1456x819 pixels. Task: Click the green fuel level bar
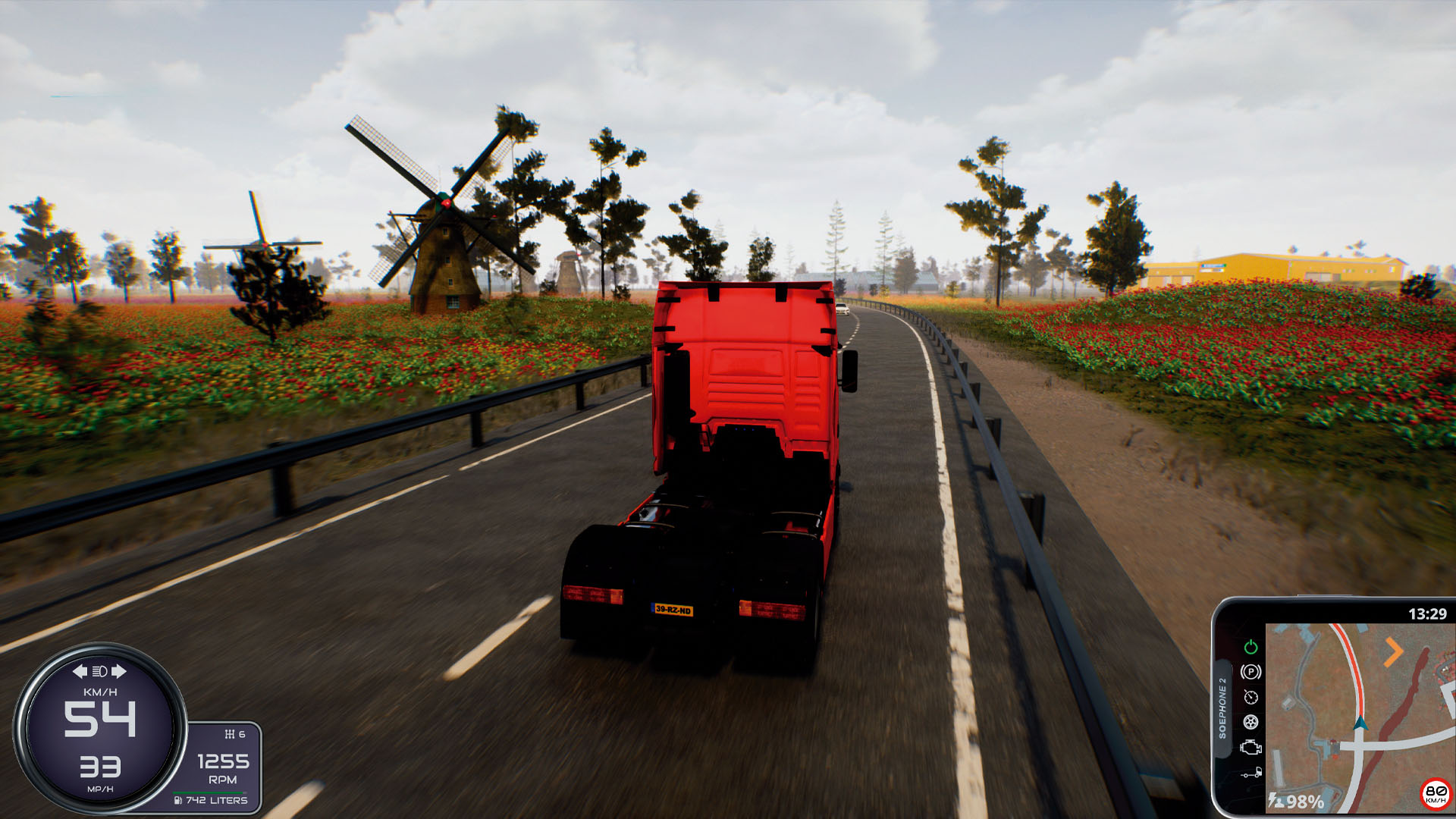[x=208, y=791]
